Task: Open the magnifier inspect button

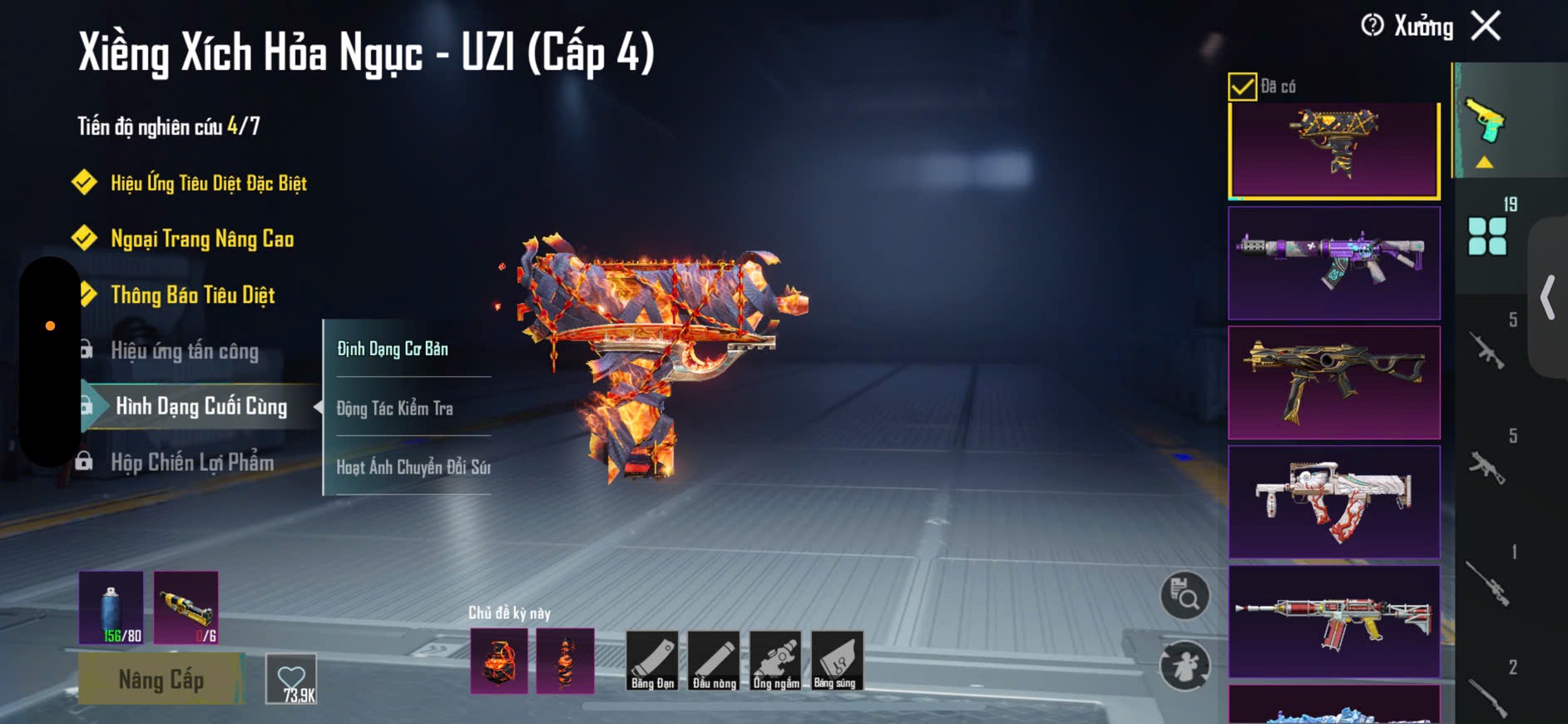Action: click(x=1185, y=595)
